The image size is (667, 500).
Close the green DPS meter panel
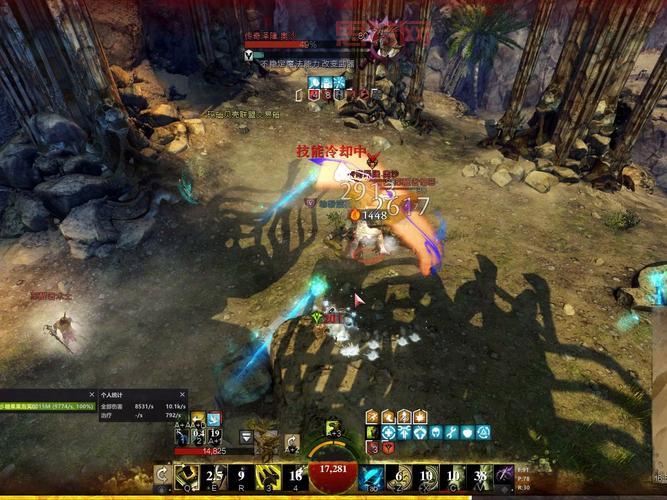point(91,395)
